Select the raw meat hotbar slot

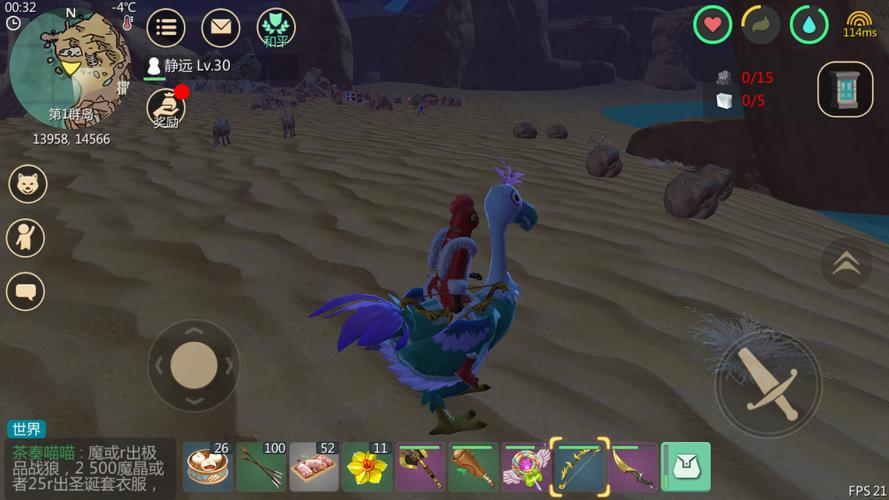(x=314, y=467)
